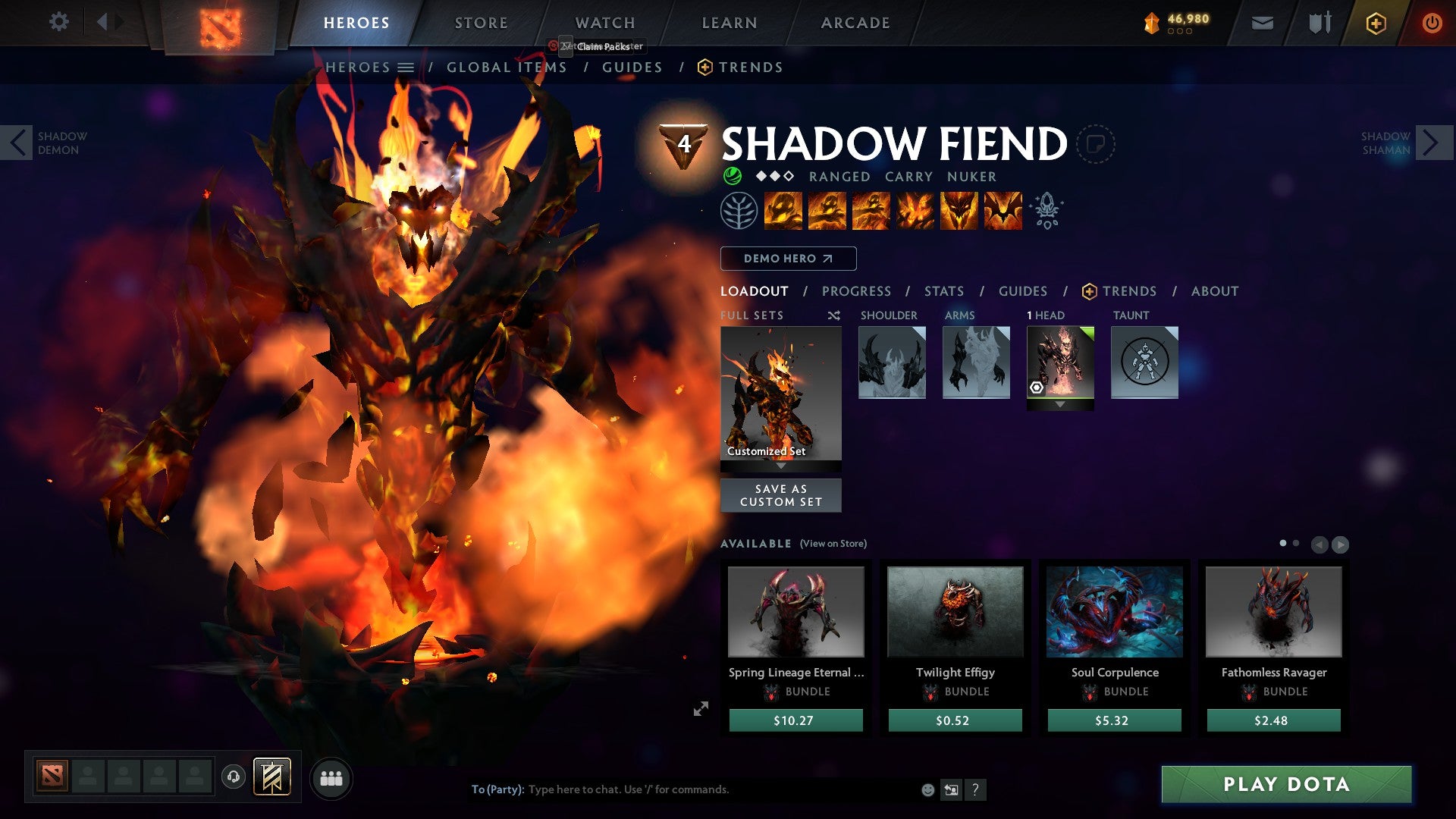The image size is (1456, 819).
Task: Expand the equipped HEAD item slot arrow
Action: tap(1060, 403)
